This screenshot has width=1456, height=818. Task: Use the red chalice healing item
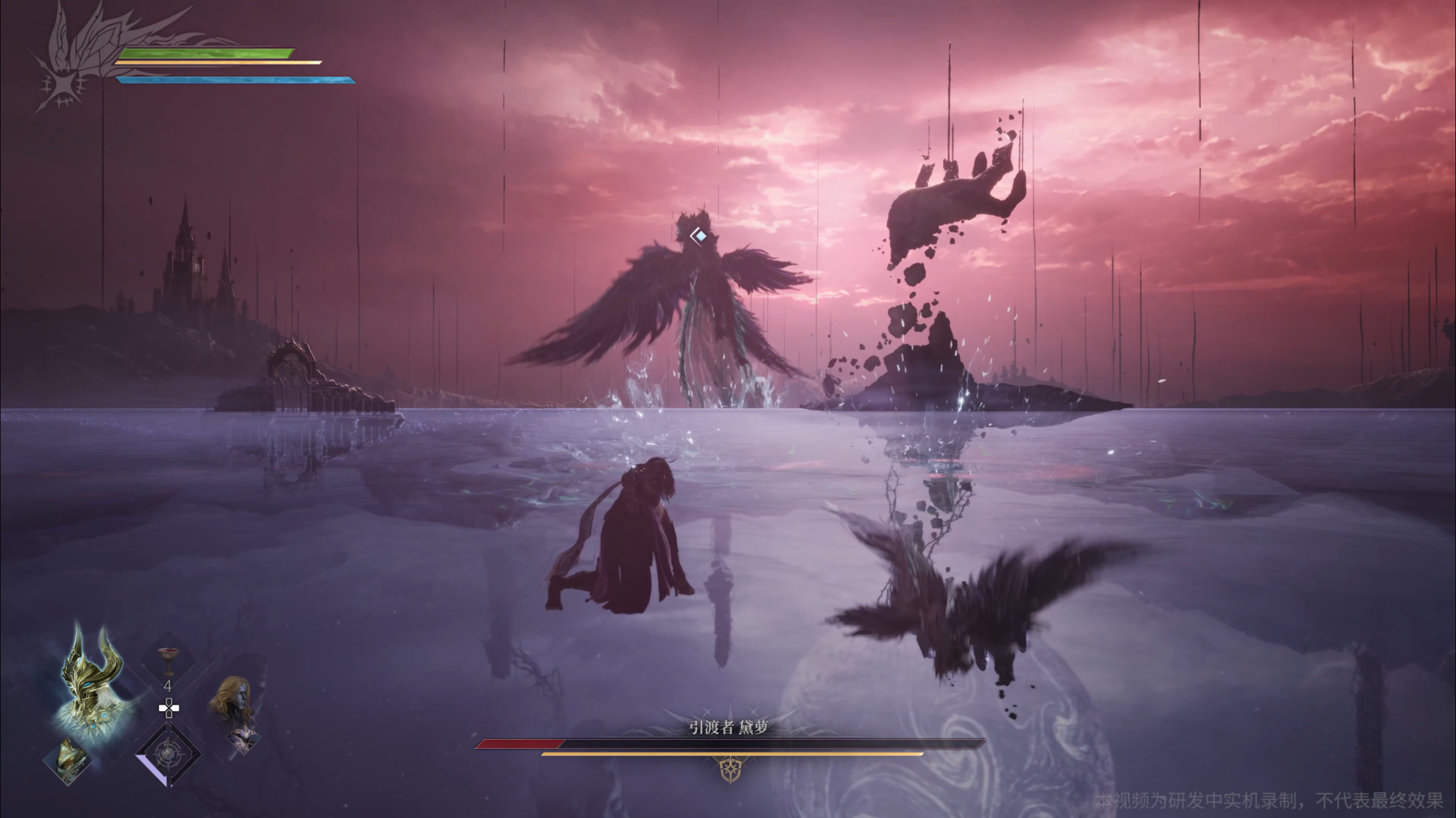coord(168,661)
